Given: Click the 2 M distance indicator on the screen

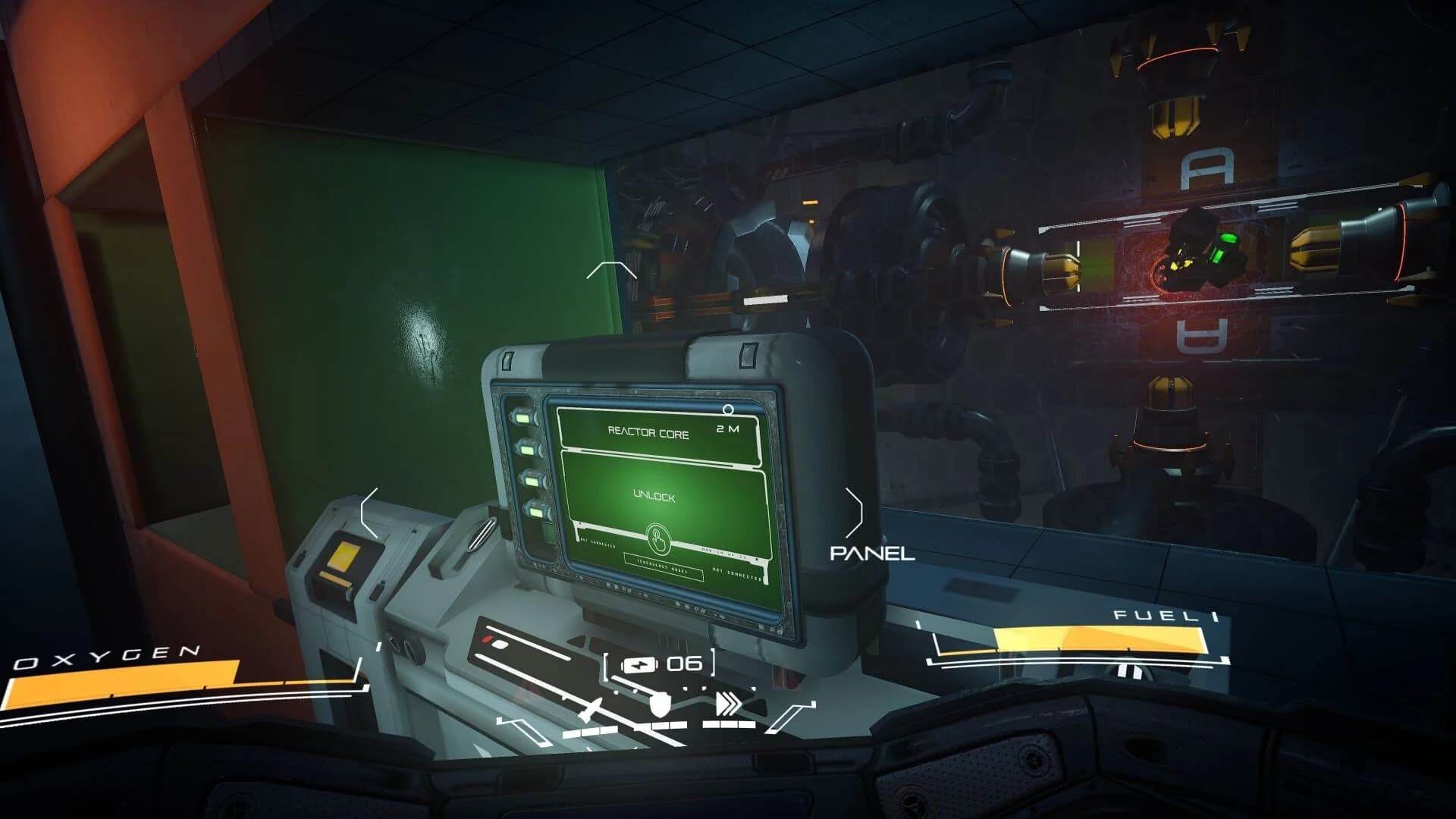Looking at the screenshot, I should [x=726, y=428].
